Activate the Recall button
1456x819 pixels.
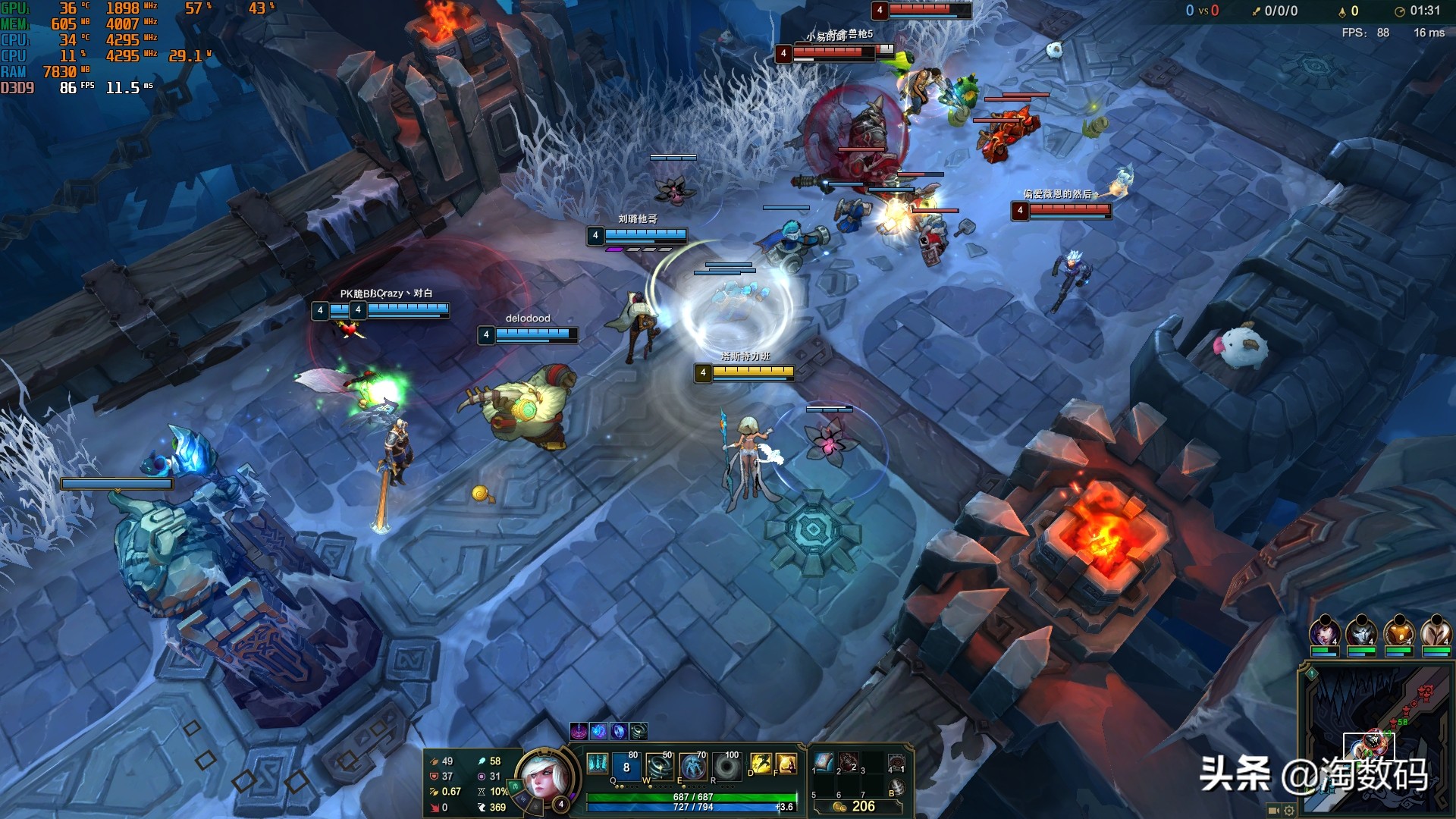click(x=896, y=788)
